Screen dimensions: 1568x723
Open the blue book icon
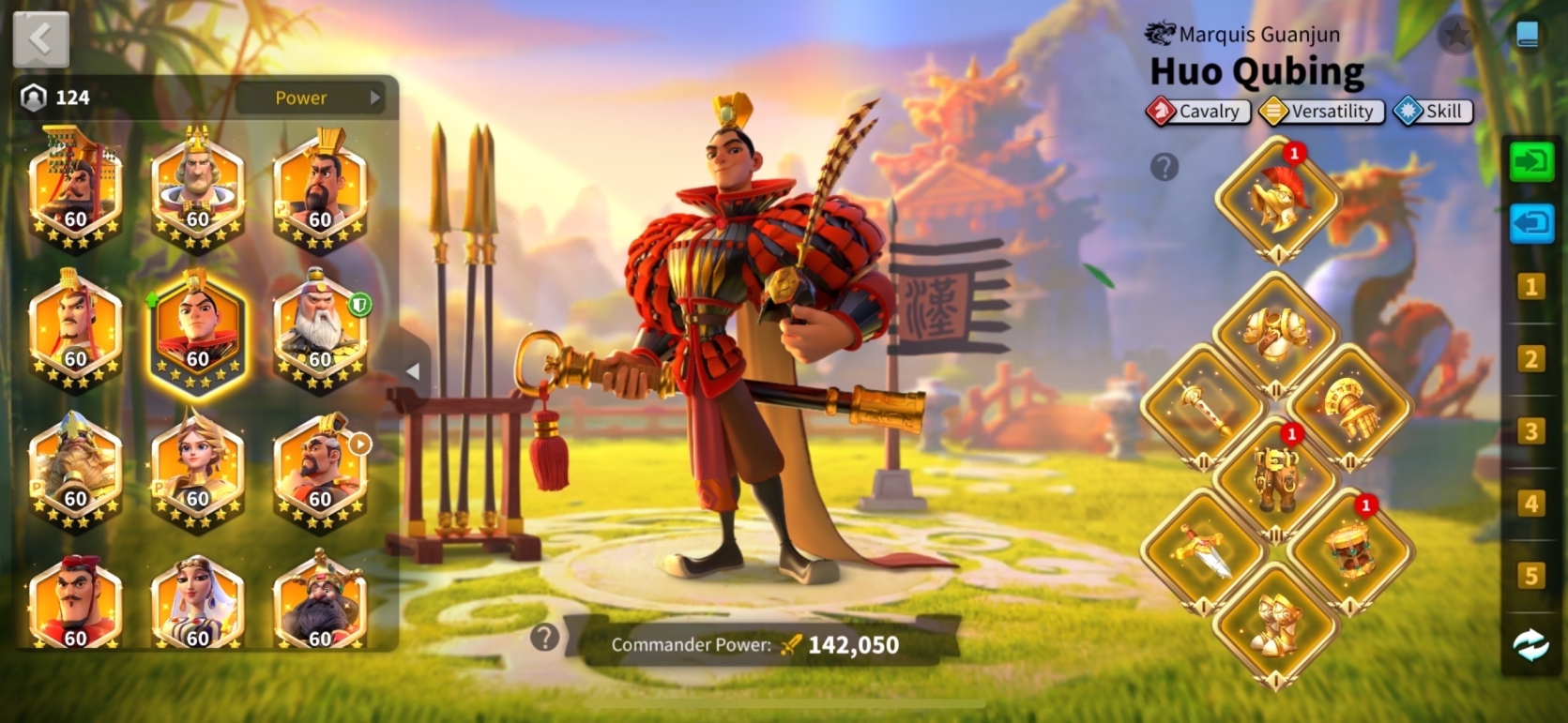pyautogui.click(x=1527, y=35)
